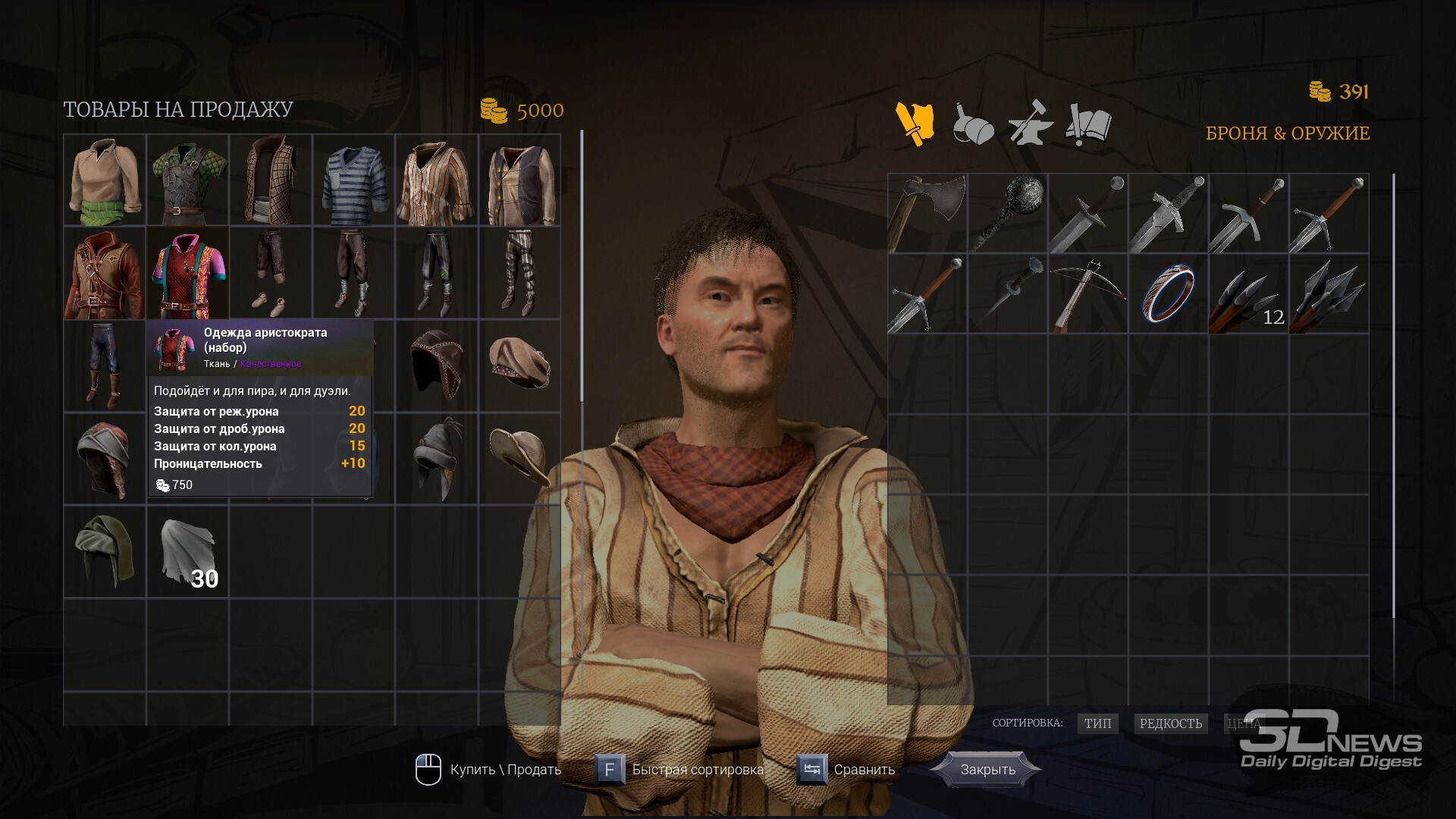Select the crossbow in inventory
1456x819 pixels.
tap(1088, 294)
